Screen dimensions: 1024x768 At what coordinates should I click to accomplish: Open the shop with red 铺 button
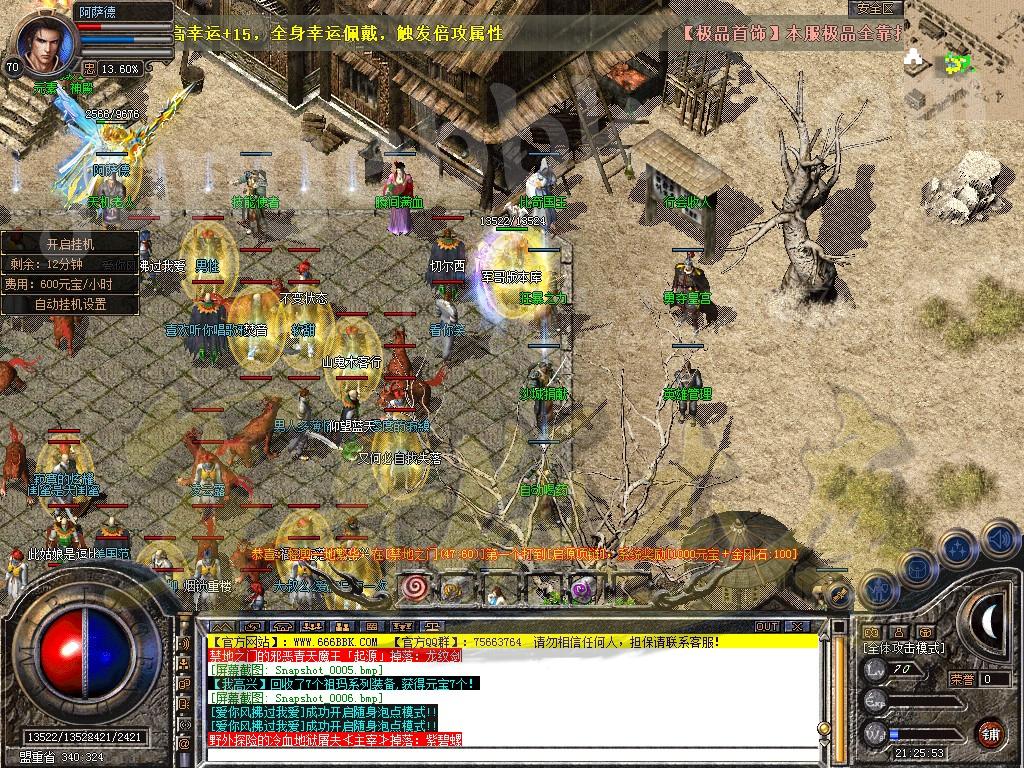[990, 733]
